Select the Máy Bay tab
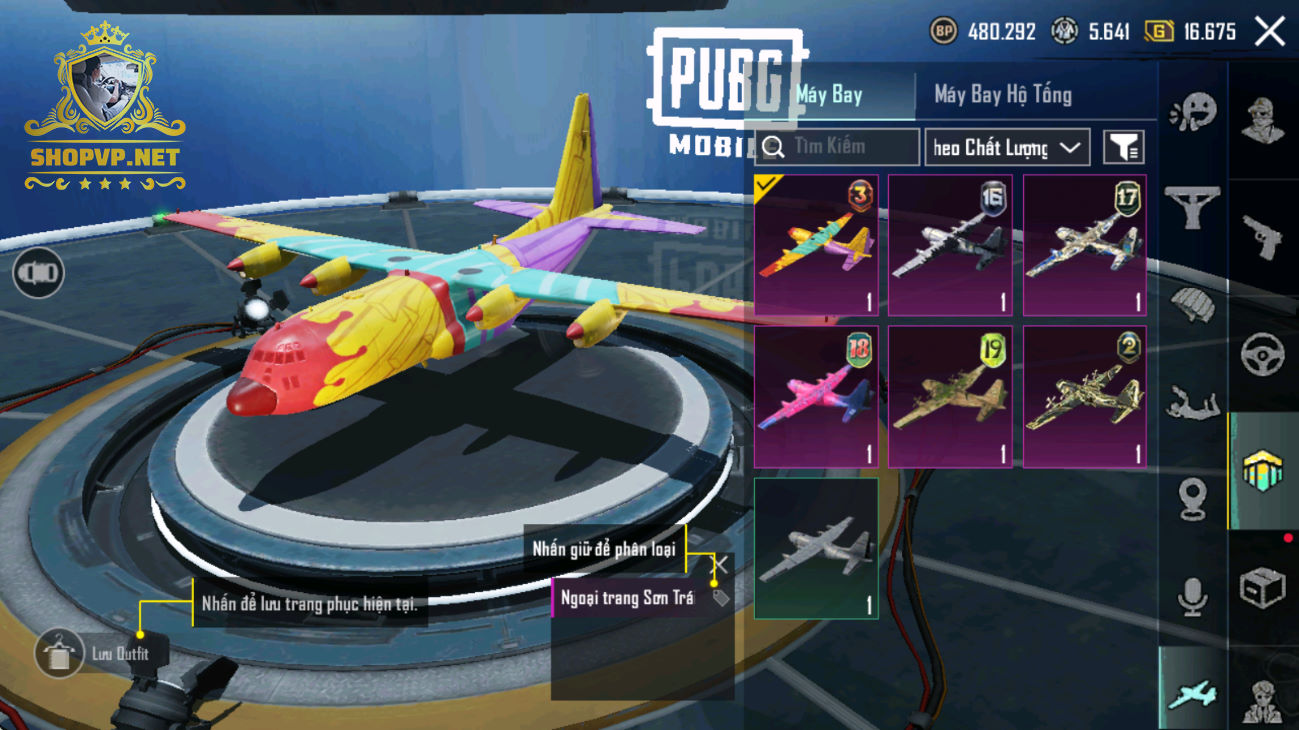The width and height of the screenshot is (1299, 730). 830,95
